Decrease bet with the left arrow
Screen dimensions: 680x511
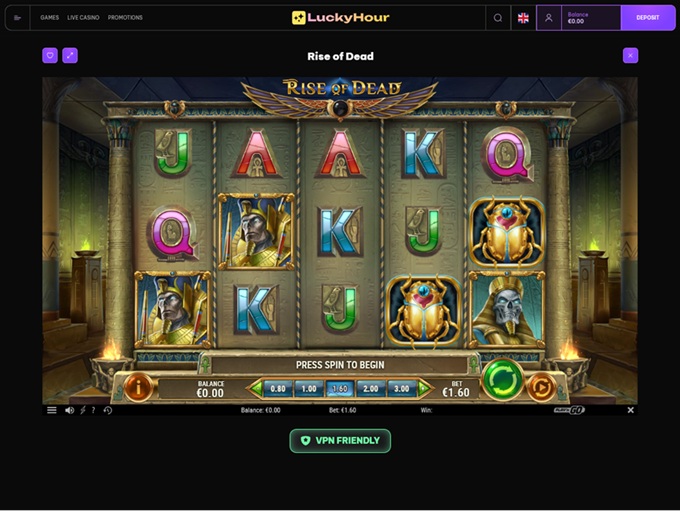(256, 388)
